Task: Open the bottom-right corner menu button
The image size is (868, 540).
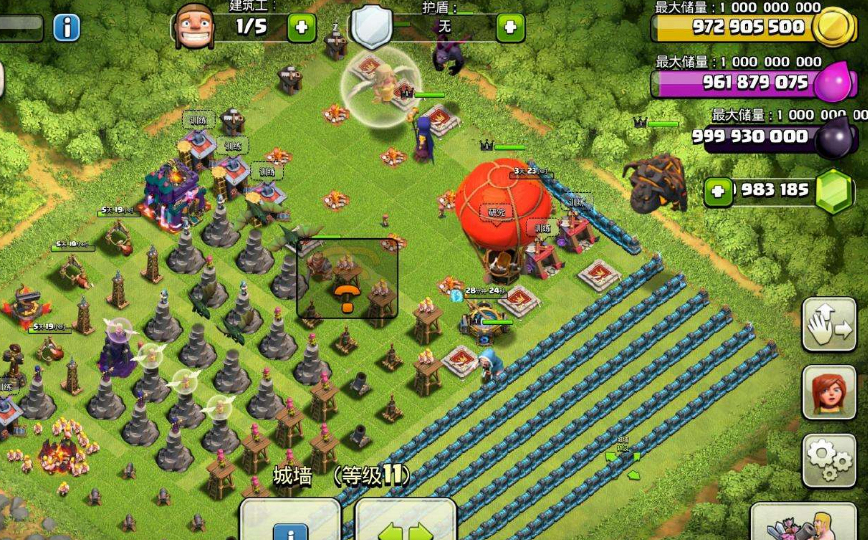Action: click(808, 522)
